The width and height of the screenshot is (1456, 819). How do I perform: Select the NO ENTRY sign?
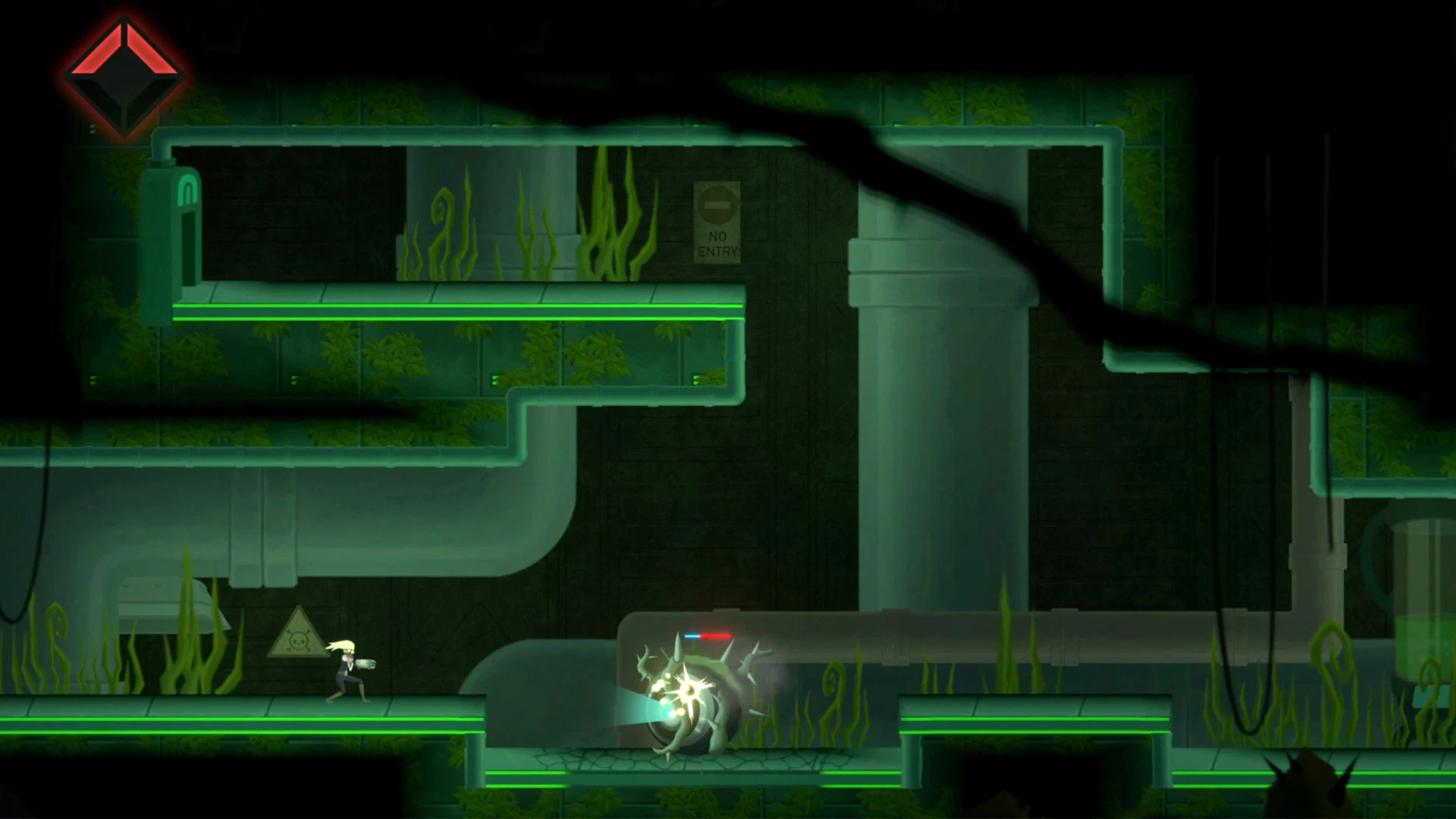(717, 224)
